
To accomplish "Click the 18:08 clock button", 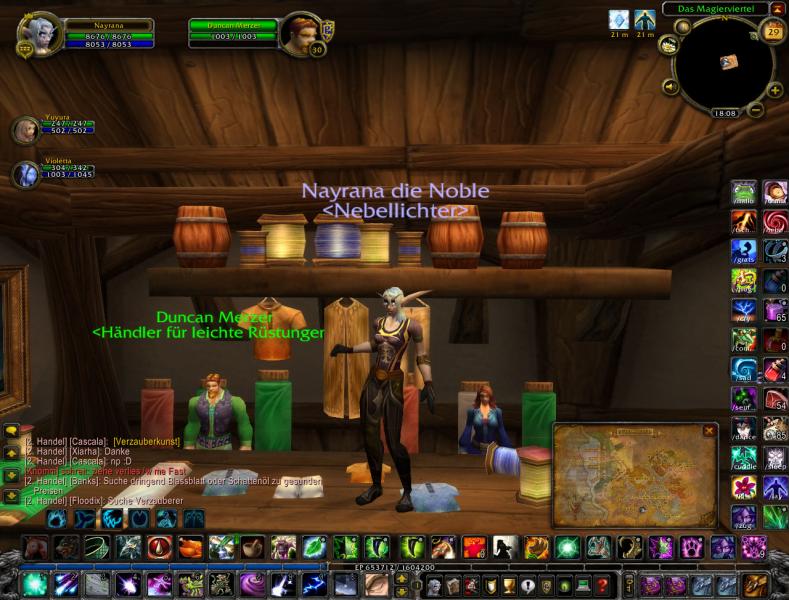I will click(724, 113).
